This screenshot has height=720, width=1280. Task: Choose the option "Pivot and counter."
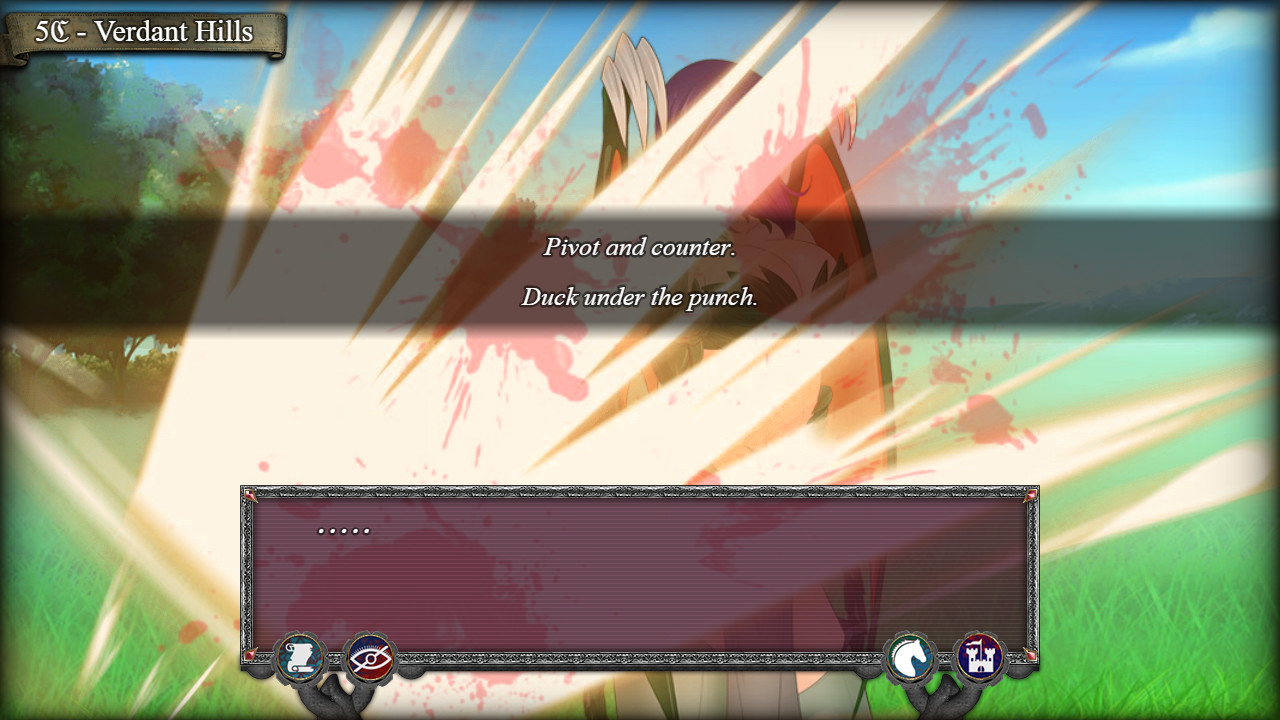pos(640,248)
